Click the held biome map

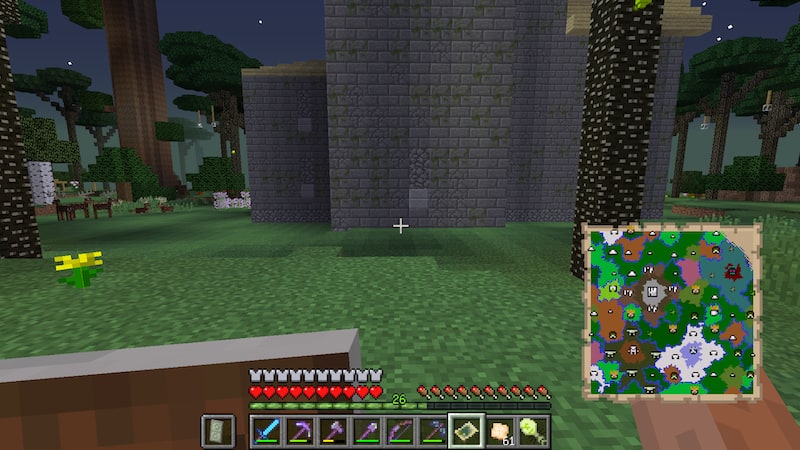pos(671,308)
